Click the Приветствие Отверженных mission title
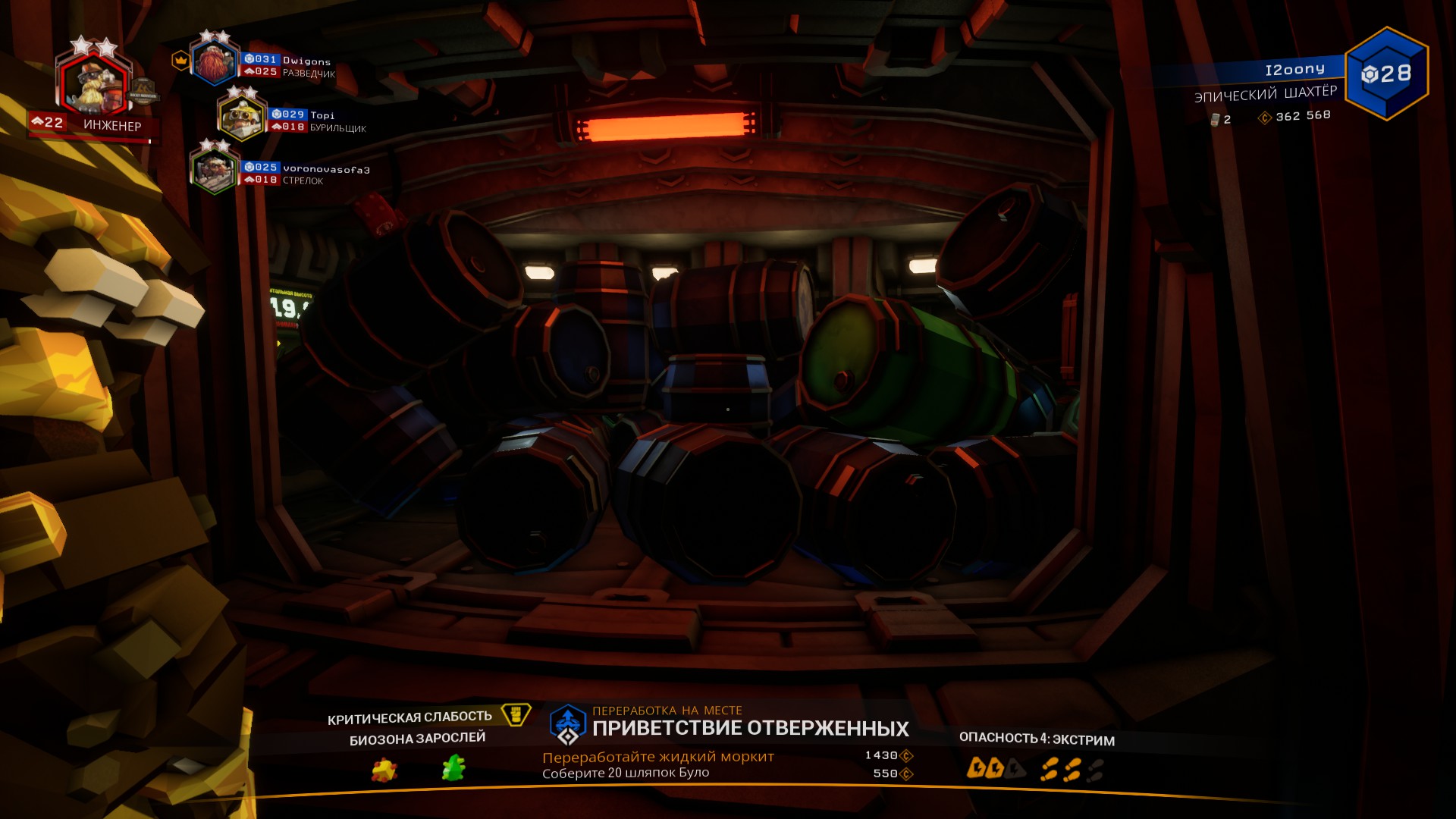The width and height of the screenshot is (1456, 819). (750, 729)
